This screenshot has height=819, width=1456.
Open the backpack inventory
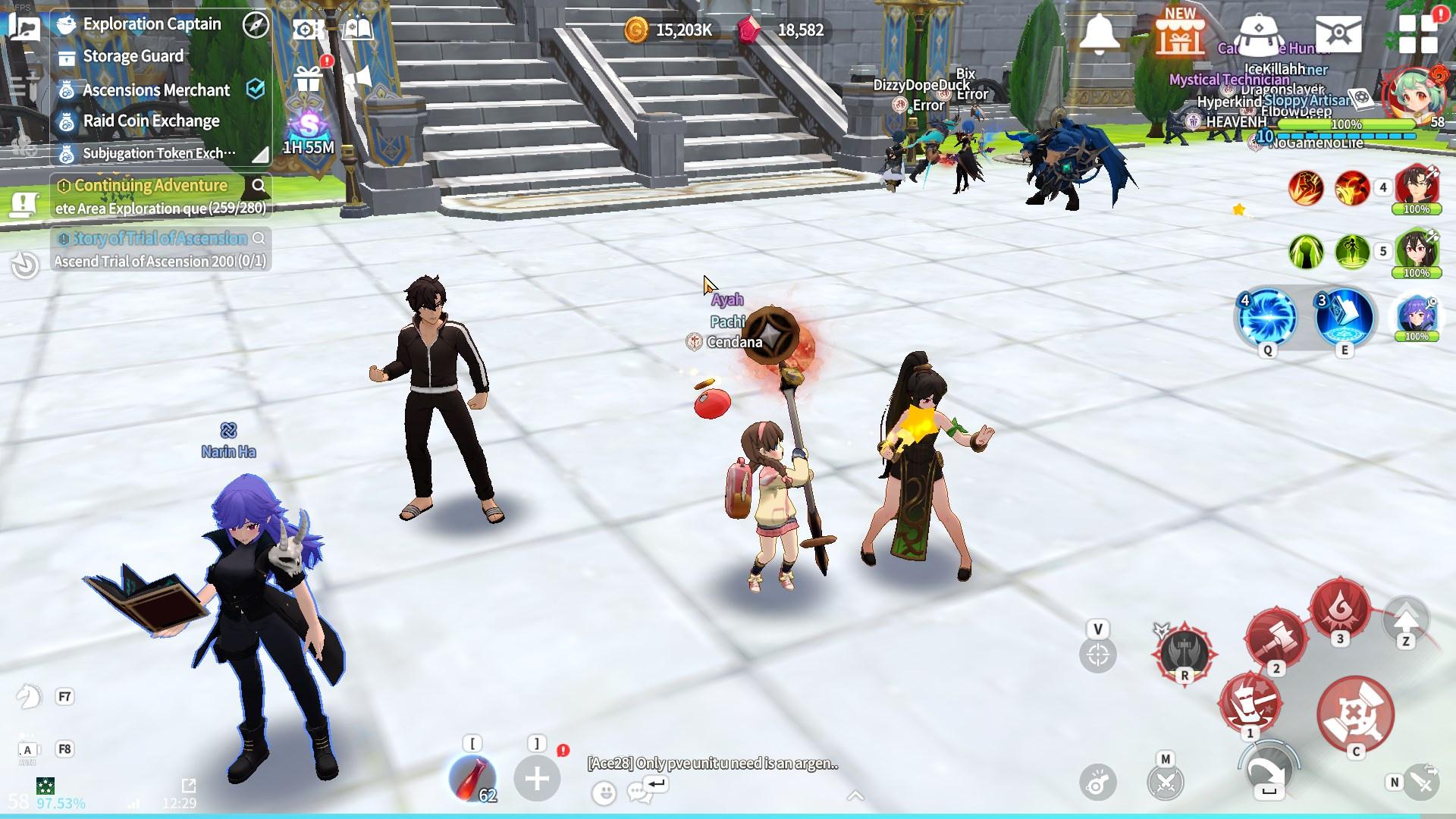1258,33
